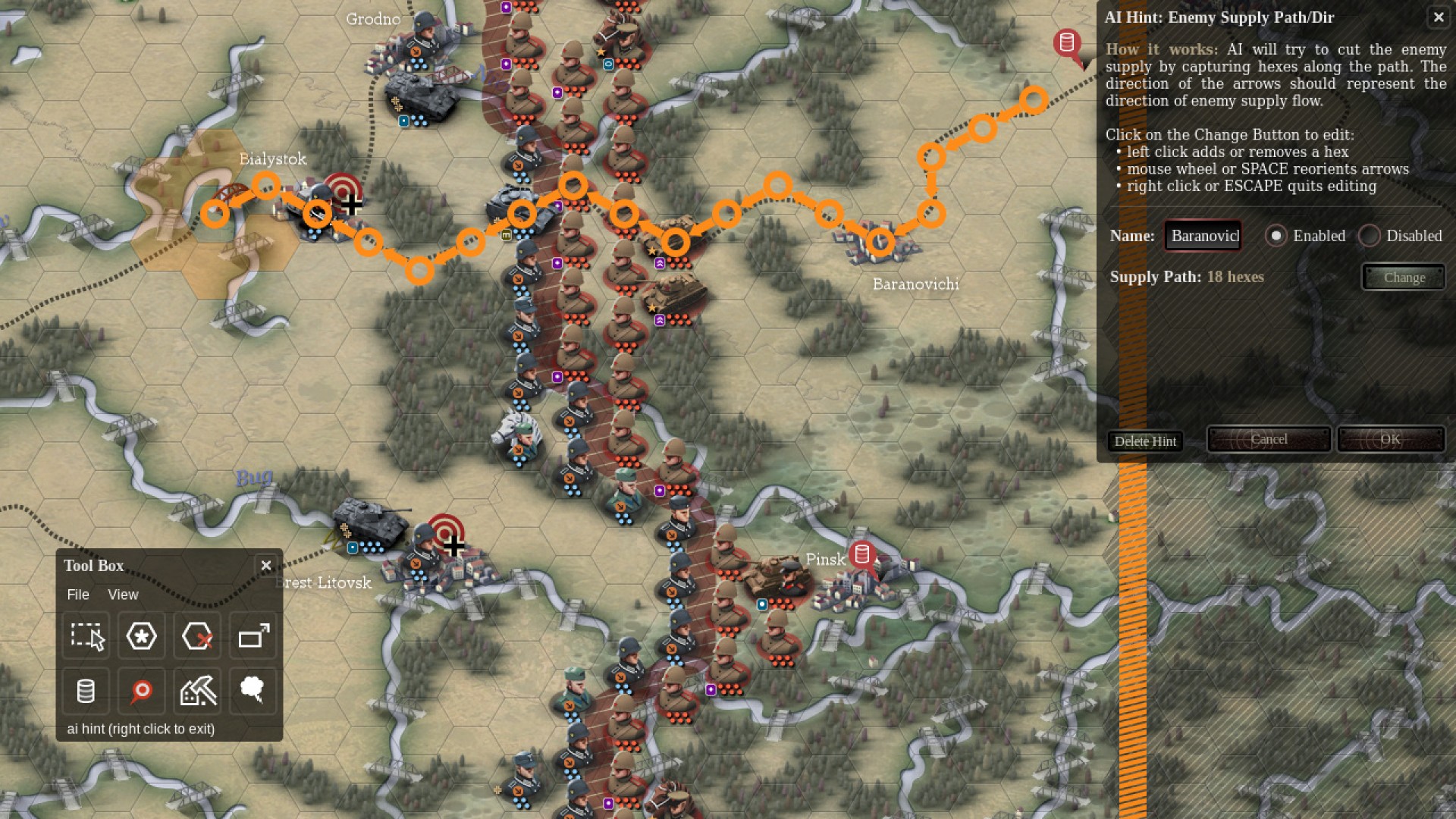Image resolution: width=1456 pixels, height=819 pixels.
Task: Choose the dashed rectangle selection tool
Action: [86, 636]
